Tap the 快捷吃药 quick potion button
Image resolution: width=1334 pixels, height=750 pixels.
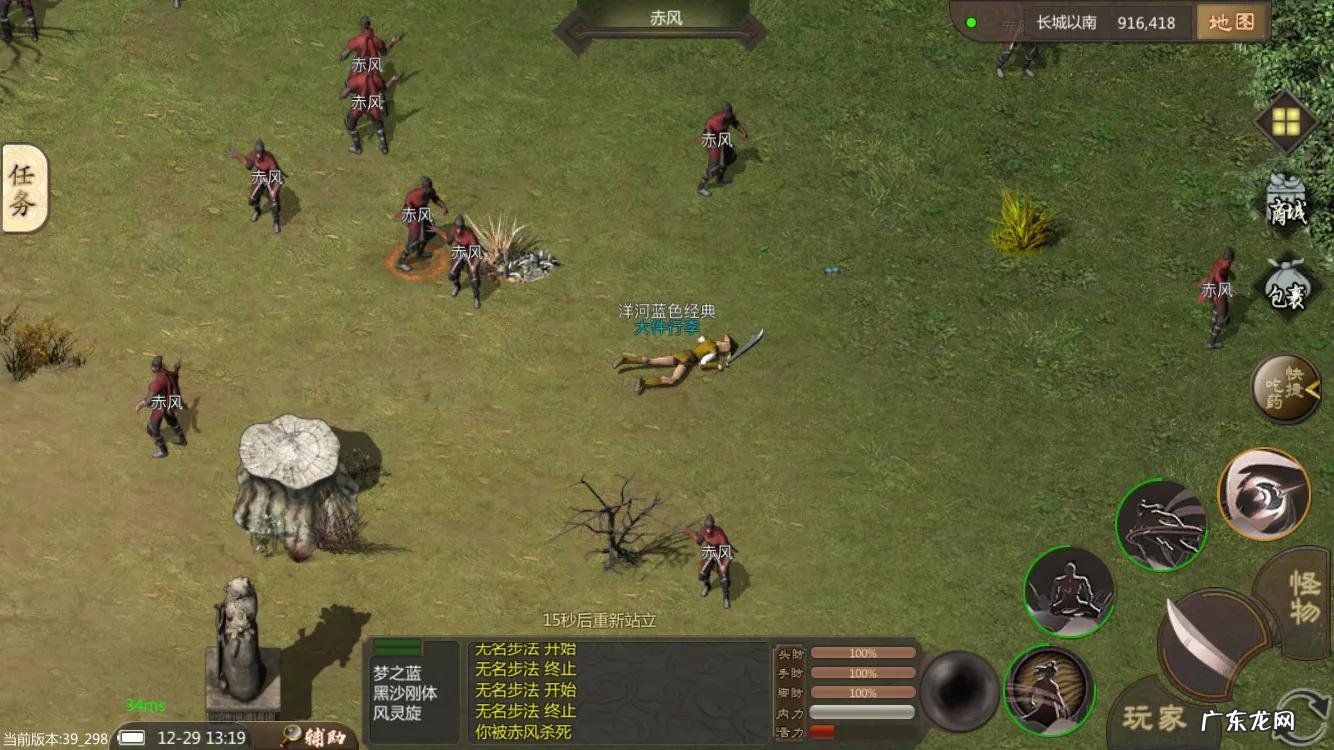[x=1285, y=388]
